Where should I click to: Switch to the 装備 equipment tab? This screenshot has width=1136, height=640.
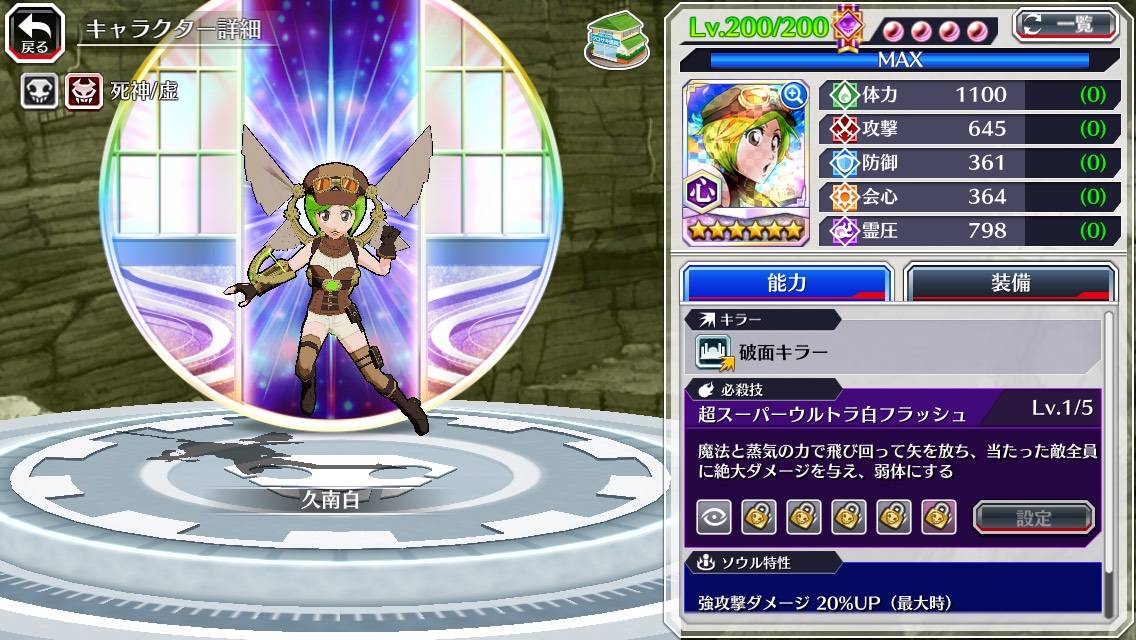1010,283
